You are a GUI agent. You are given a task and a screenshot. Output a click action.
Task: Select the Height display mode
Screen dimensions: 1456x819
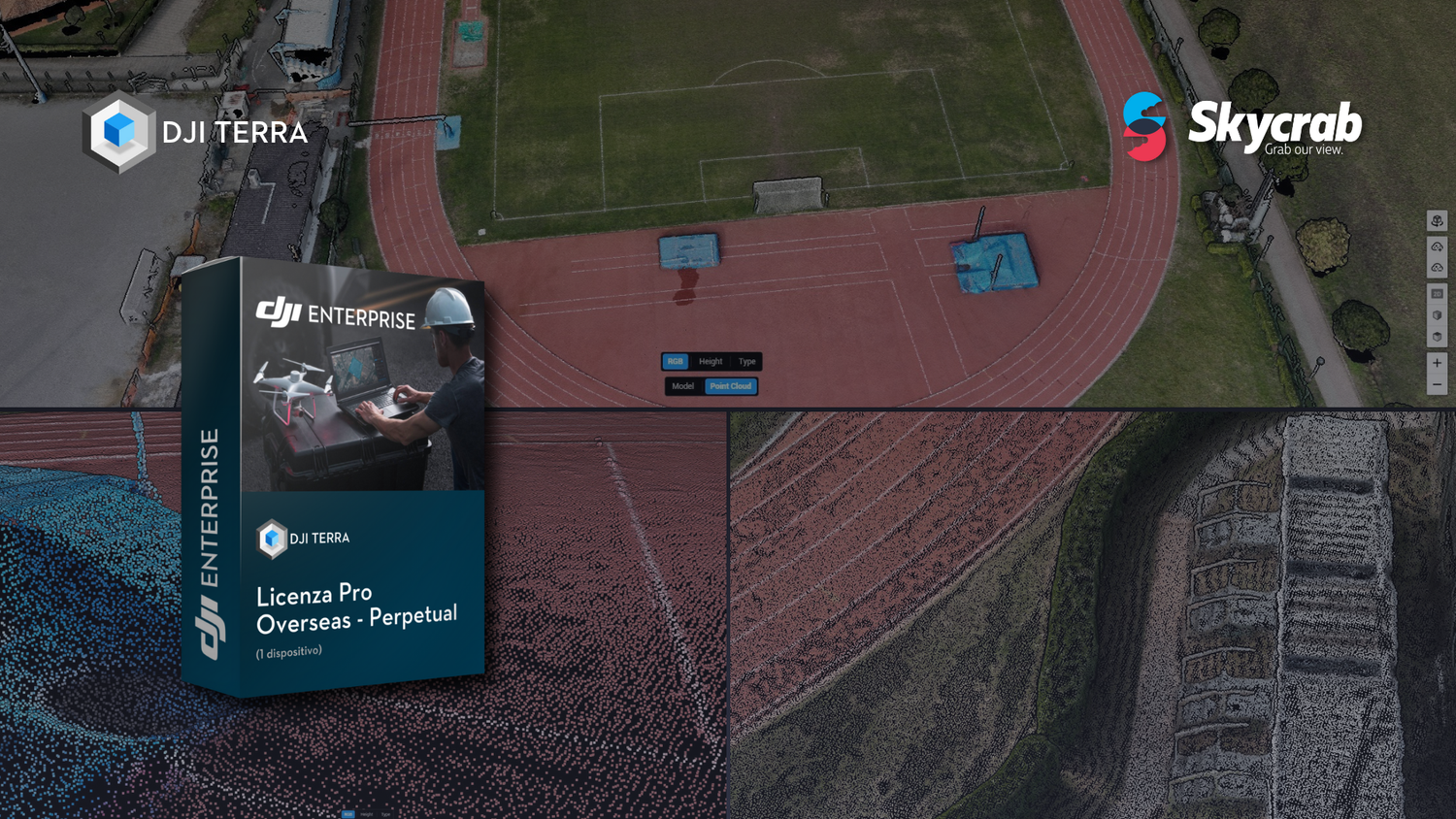tap(711, 361)
